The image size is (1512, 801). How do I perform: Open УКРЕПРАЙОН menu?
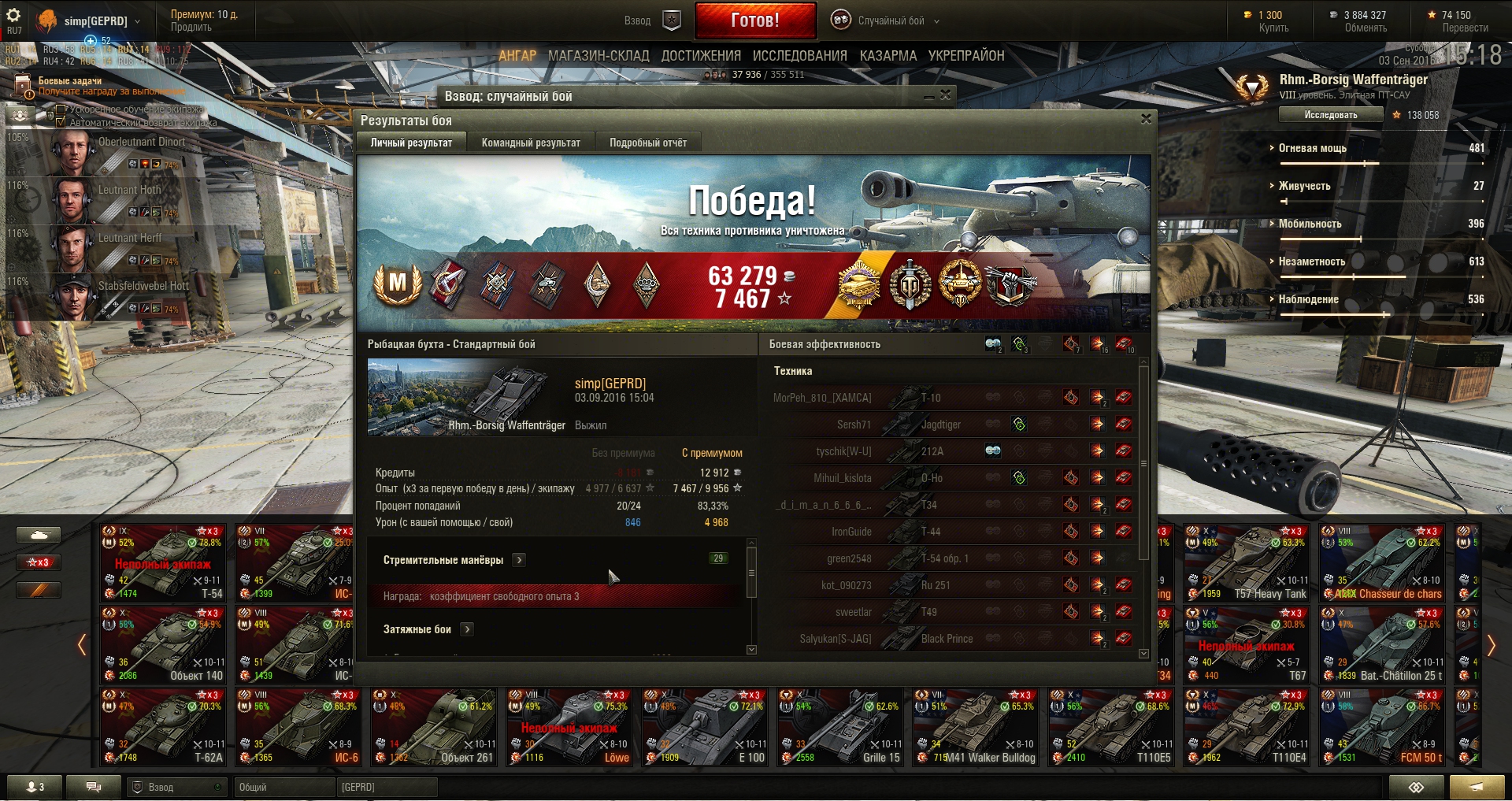click(966, 56)
